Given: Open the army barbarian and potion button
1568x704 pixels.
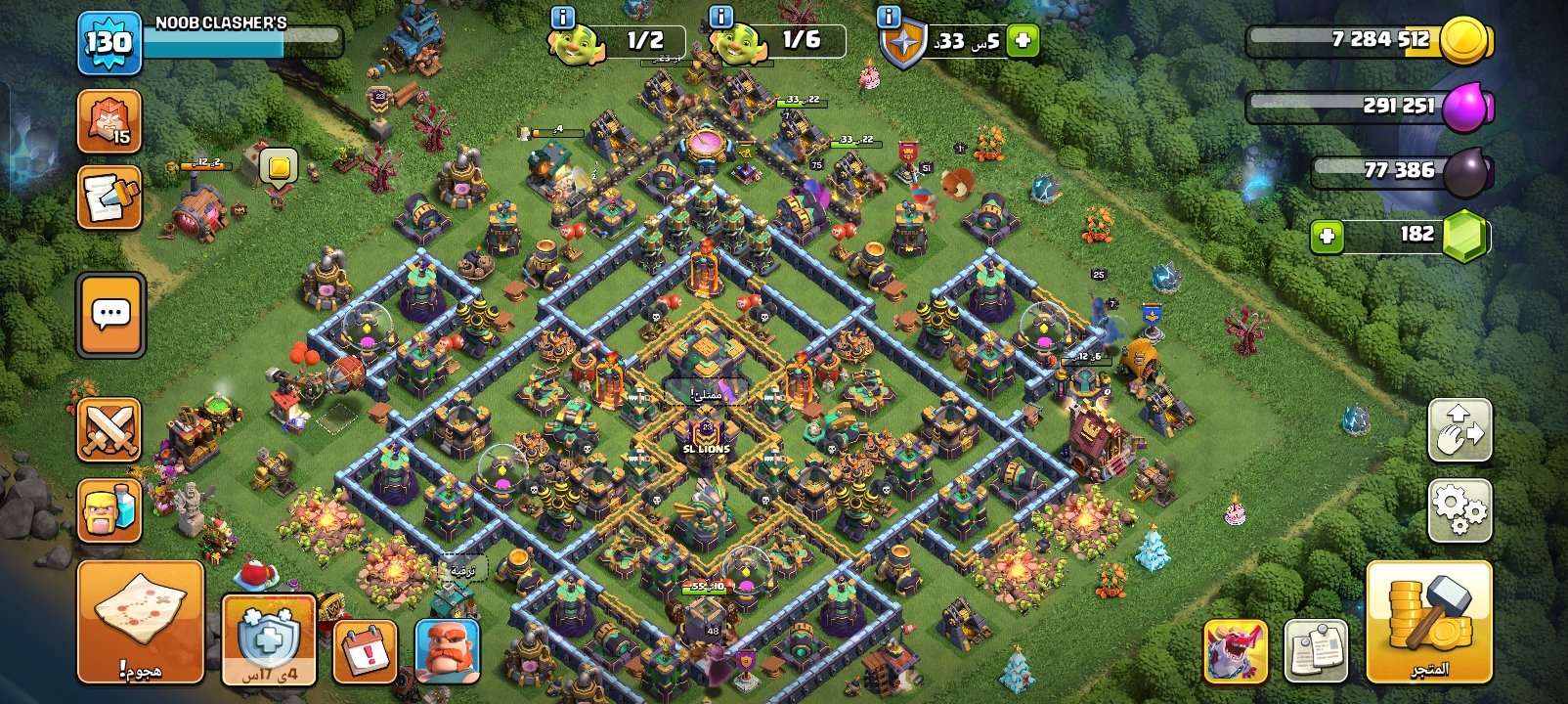Looking at the screenshot, I should [x=109, y=510].
